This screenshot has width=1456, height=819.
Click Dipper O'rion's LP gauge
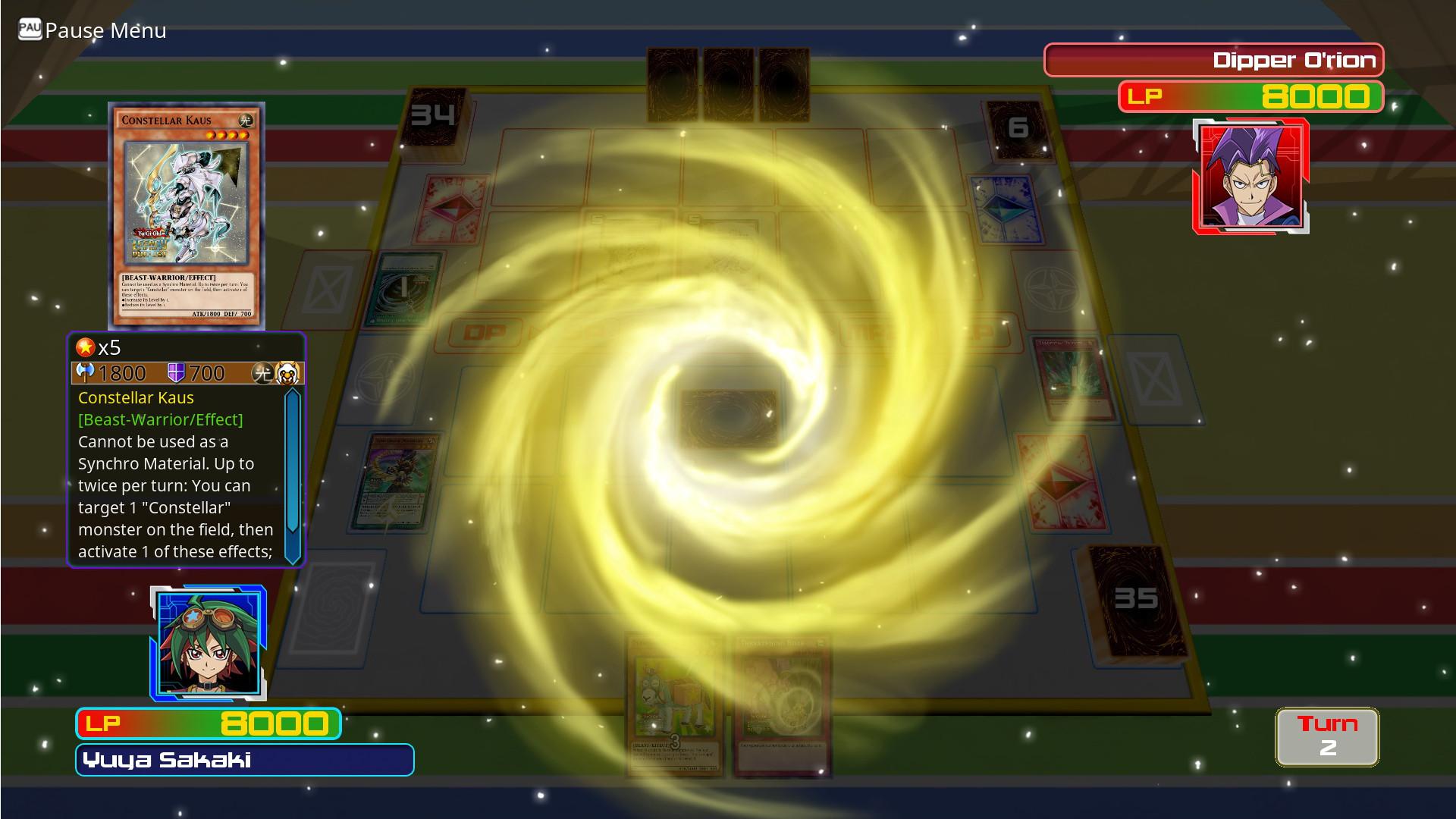[1251, 97]
